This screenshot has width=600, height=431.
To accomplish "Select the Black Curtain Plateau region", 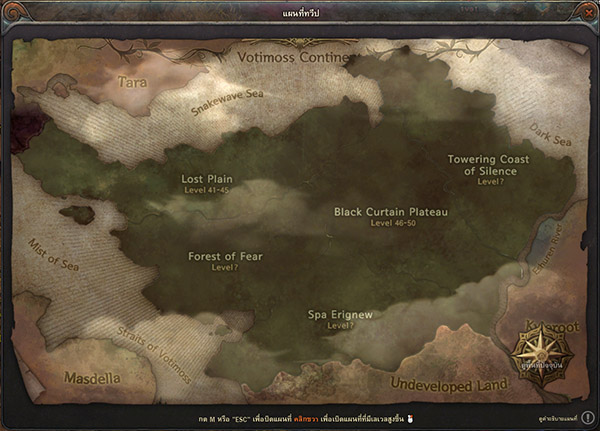I will coord(391,212).
